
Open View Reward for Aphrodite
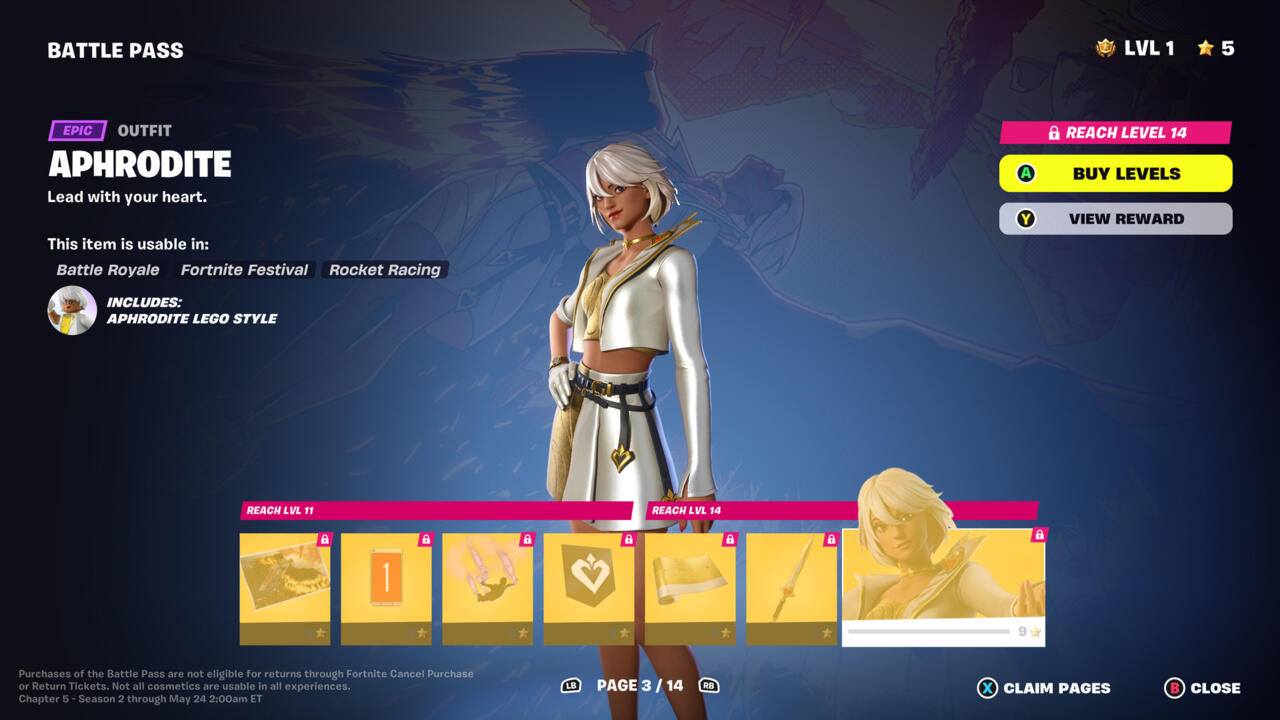click(1115, 219)
